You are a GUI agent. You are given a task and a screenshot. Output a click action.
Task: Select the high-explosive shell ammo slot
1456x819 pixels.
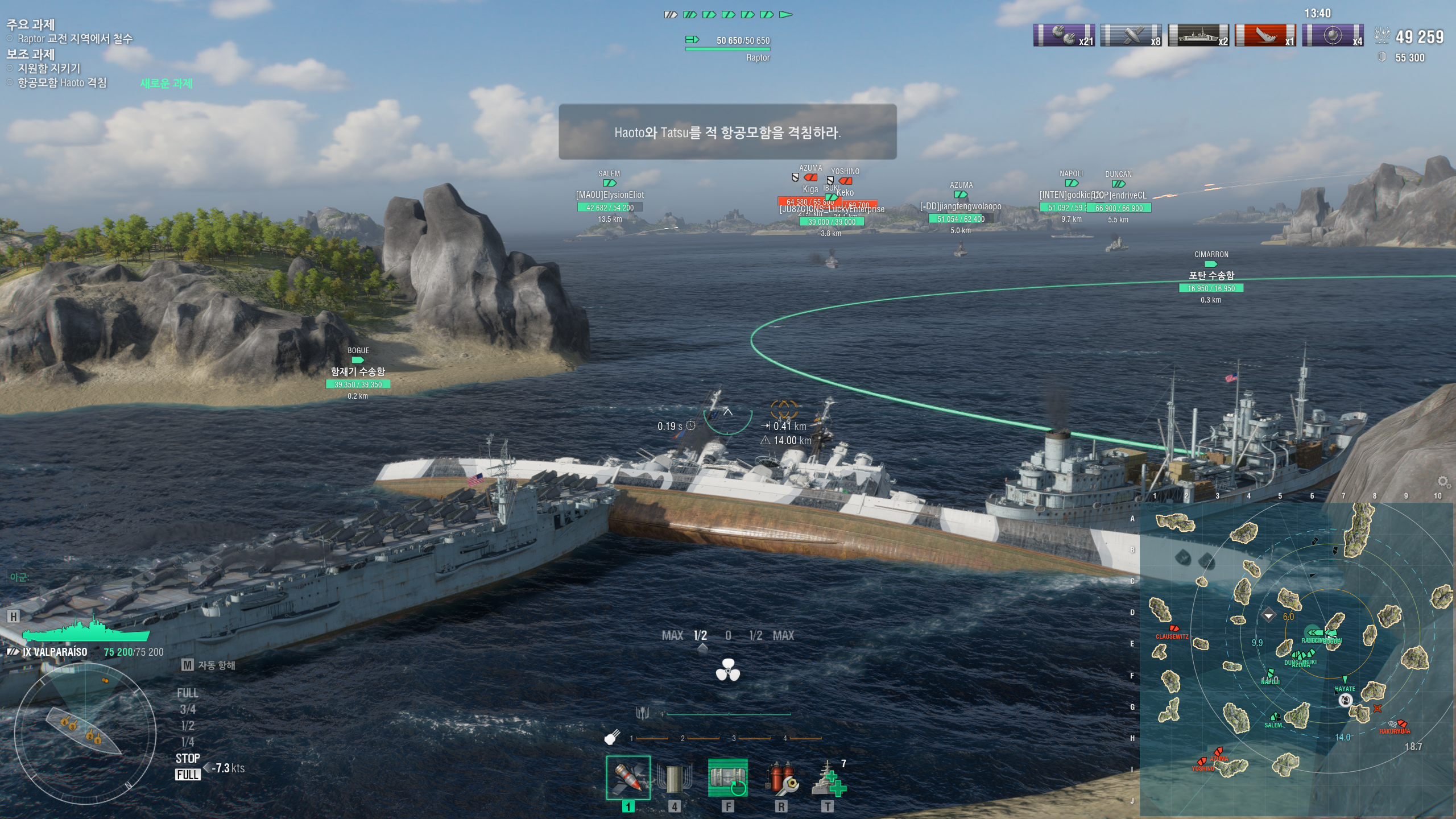point(628,777)
